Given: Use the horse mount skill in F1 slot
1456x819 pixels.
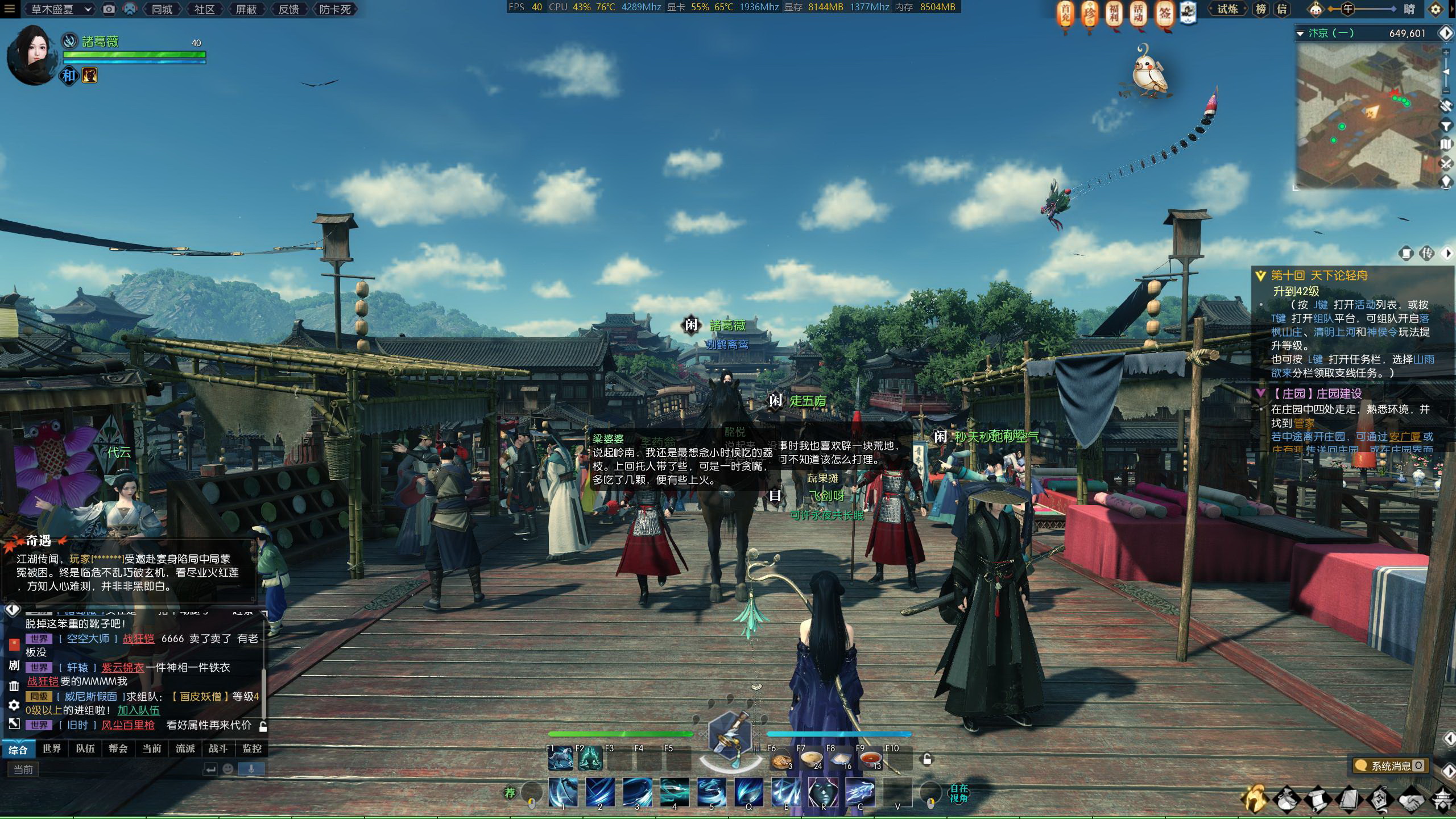Looking at the screenshot, I should (x=560, y=759).
